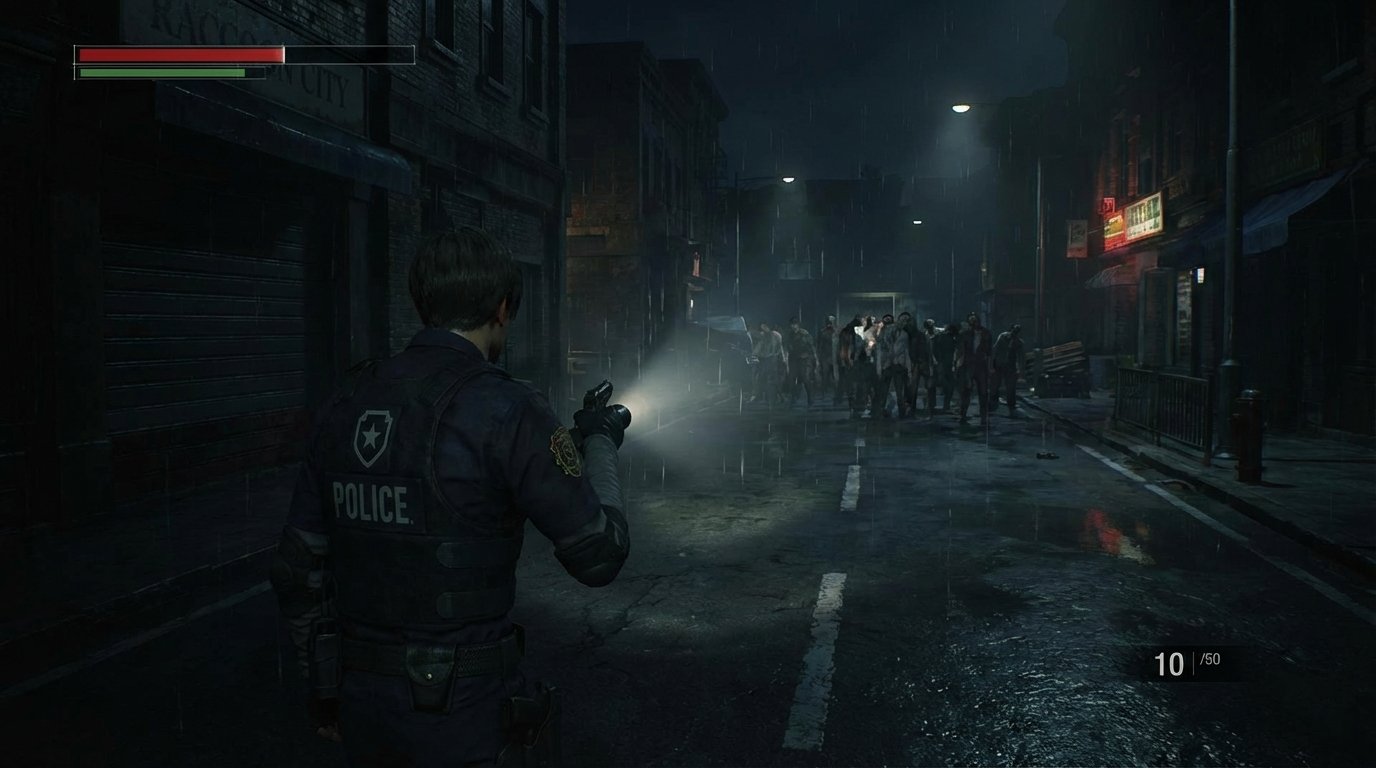The image size is (1376, 768).
Task: Select the neon restaurant sign on the right building
Action: point(1143,215)
